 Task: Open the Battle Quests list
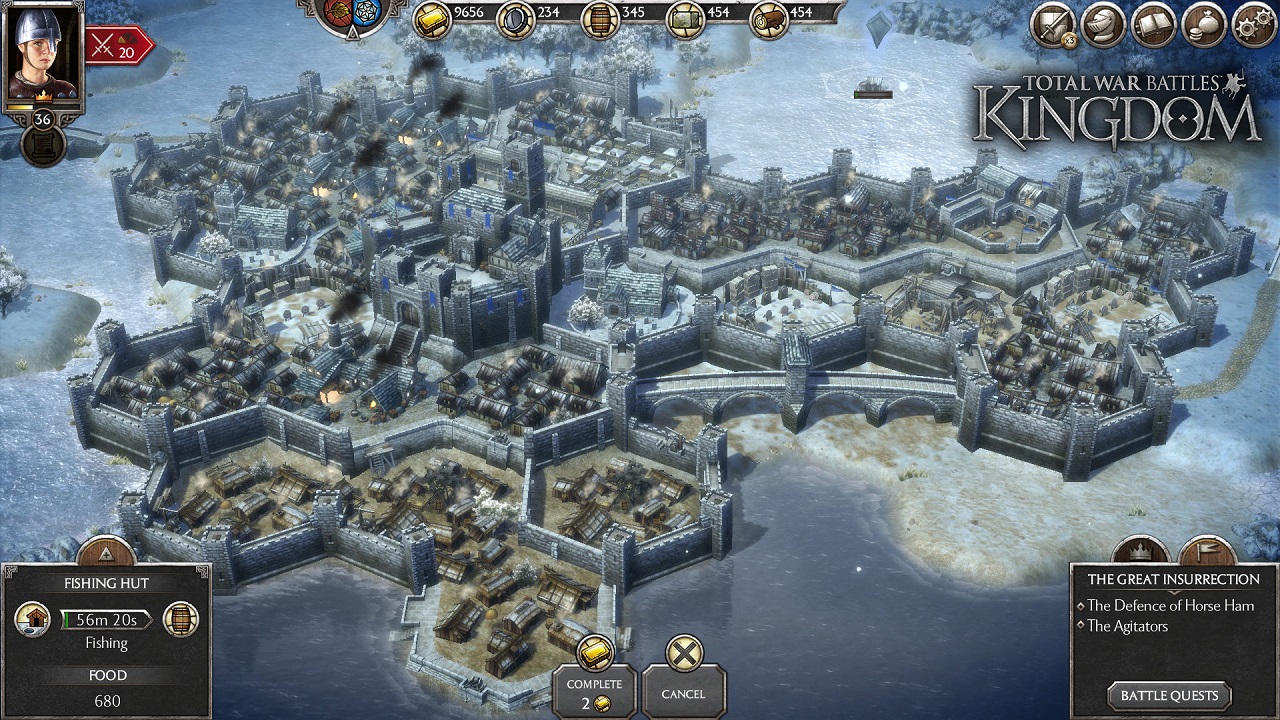pos(1169,696)
